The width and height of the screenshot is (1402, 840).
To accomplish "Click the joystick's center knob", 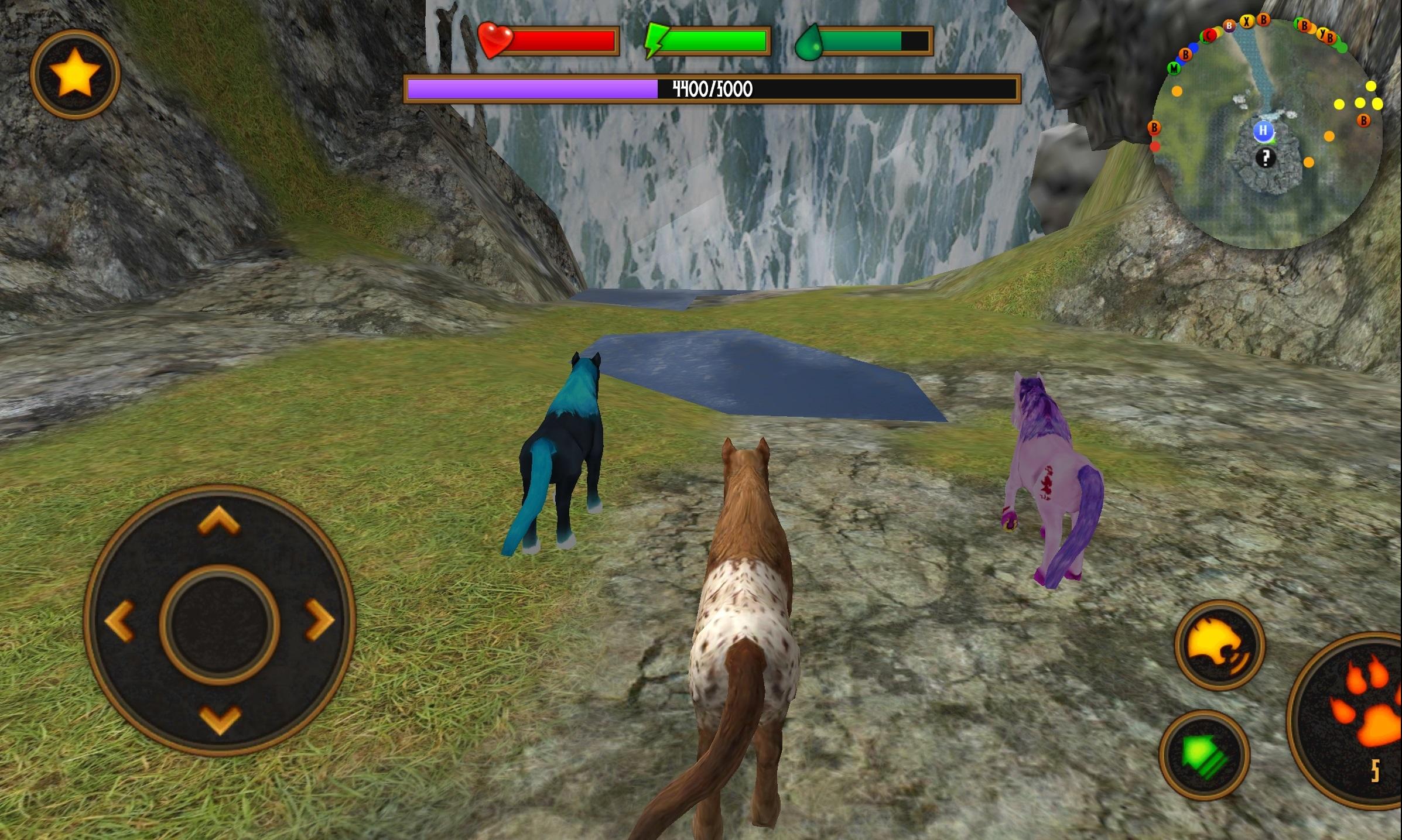I will [x=219, y=624].
